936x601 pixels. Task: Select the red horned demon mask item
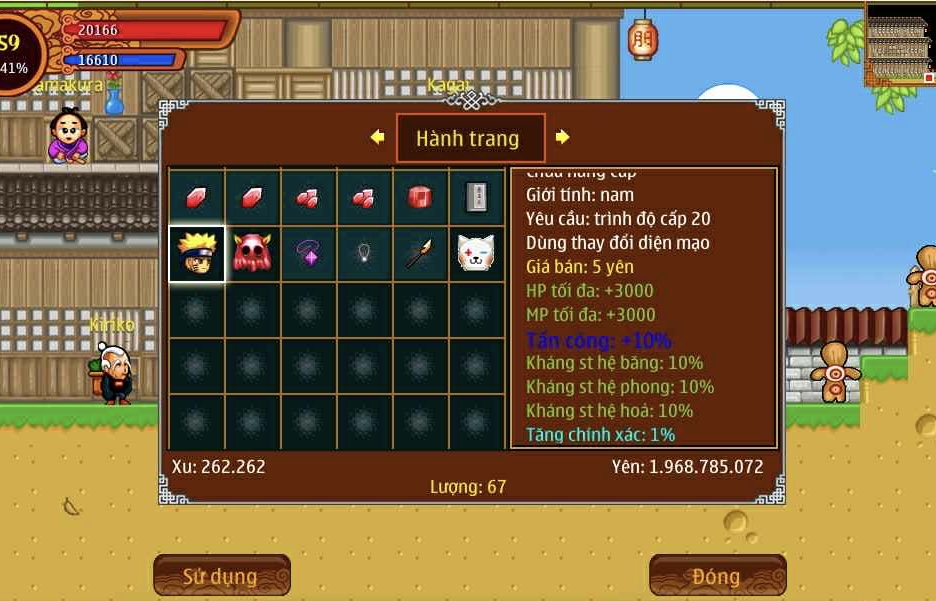[252, 254]
